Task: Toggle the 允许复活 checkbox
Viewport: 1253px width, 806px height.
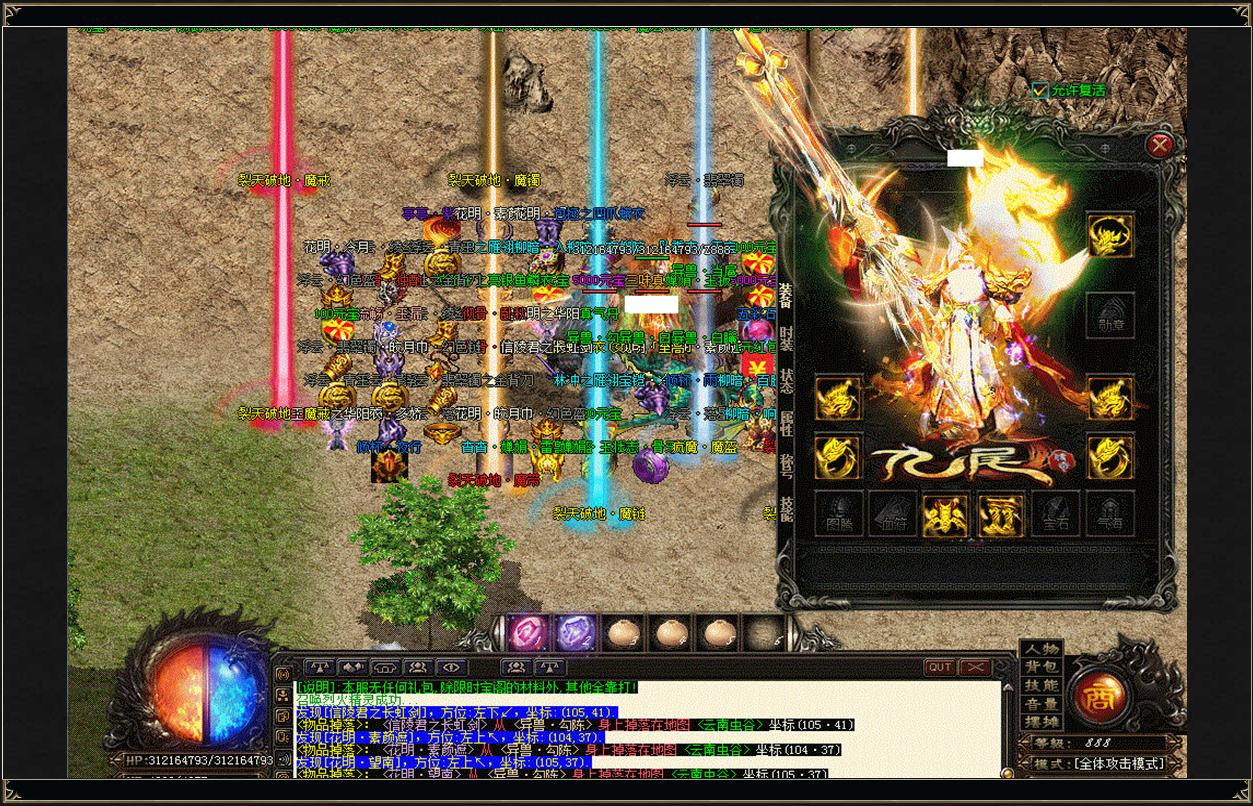Action: [x=1041, y=90]
